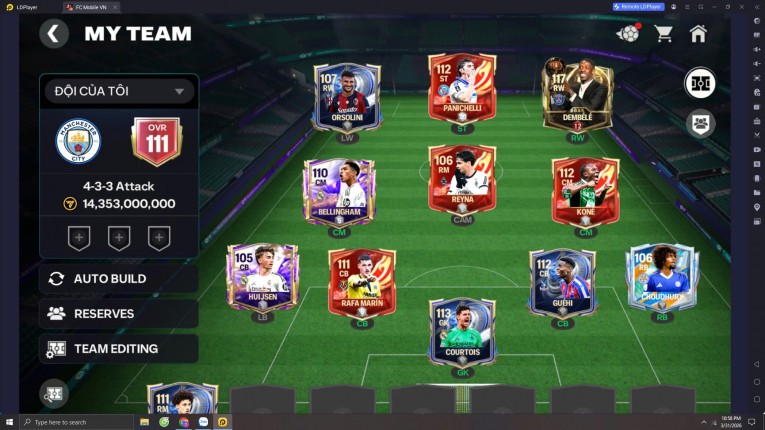The width and height of the screenshot is (765, 430).
Task: Select striker Panichelli's card
Action: click(x=462, y=88)
